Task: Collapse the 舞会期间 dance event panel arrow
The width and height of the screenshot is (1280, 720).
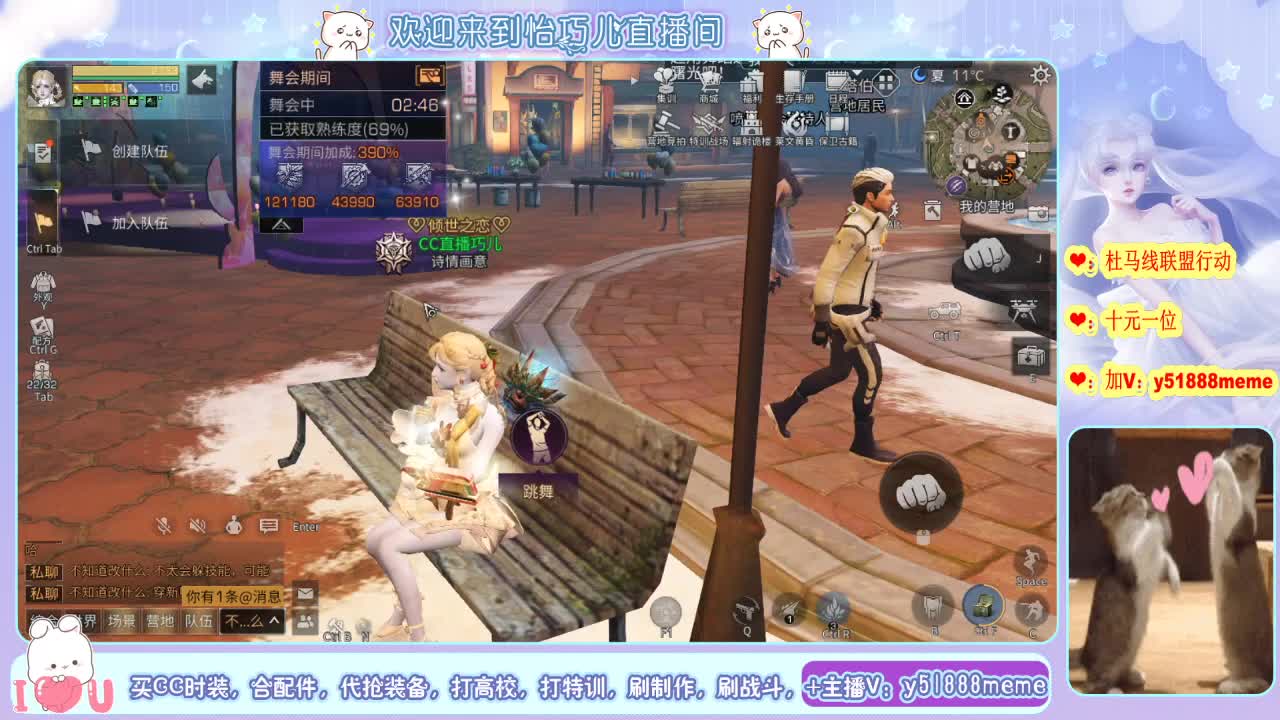Action: click(x=282, y=225)
